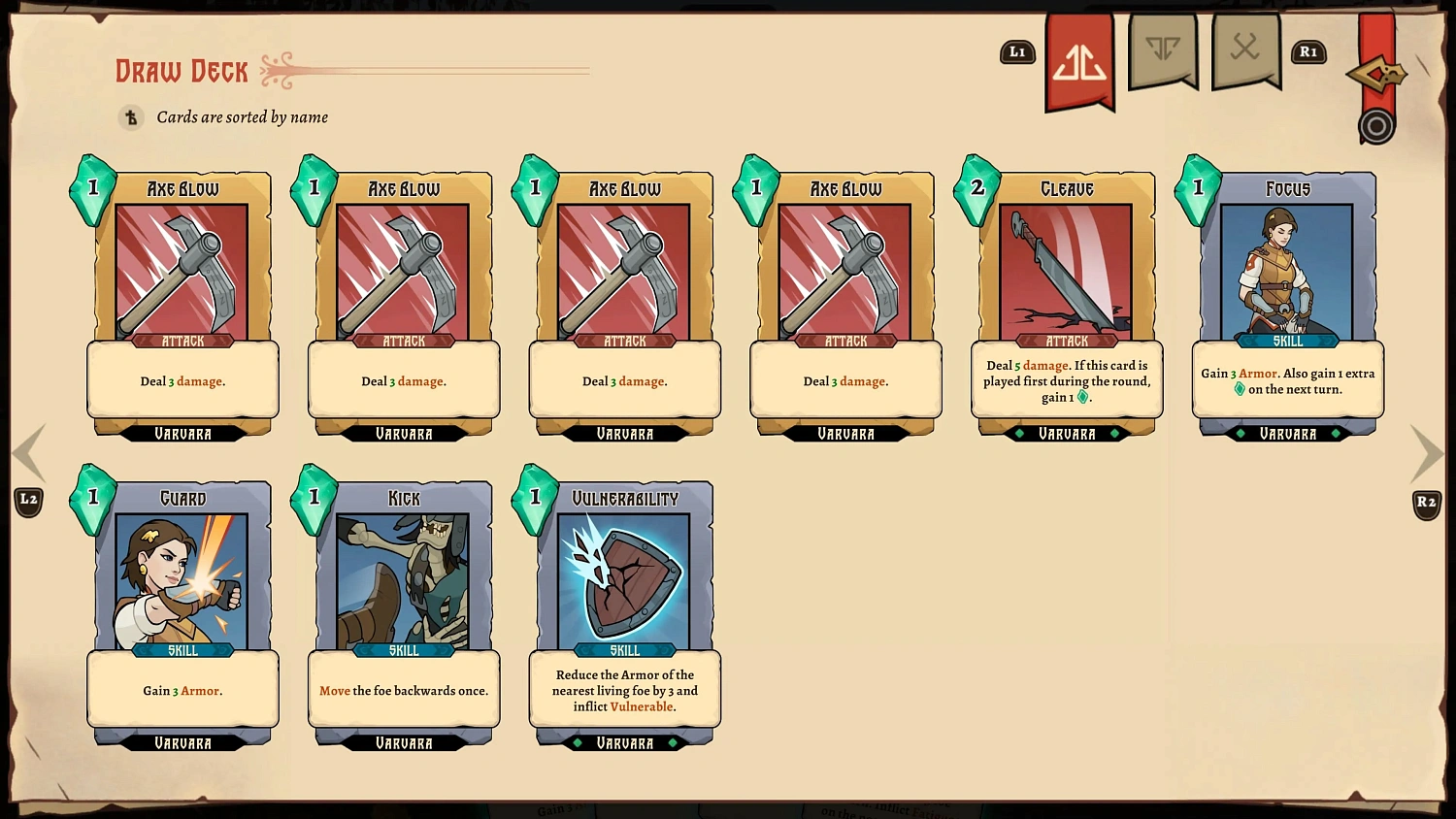Image resolution: width=1456 pixels, height=819 pixels.
Task: Click the golden arrowhead marker on the red ribbon
Action: coord(1377,72)
